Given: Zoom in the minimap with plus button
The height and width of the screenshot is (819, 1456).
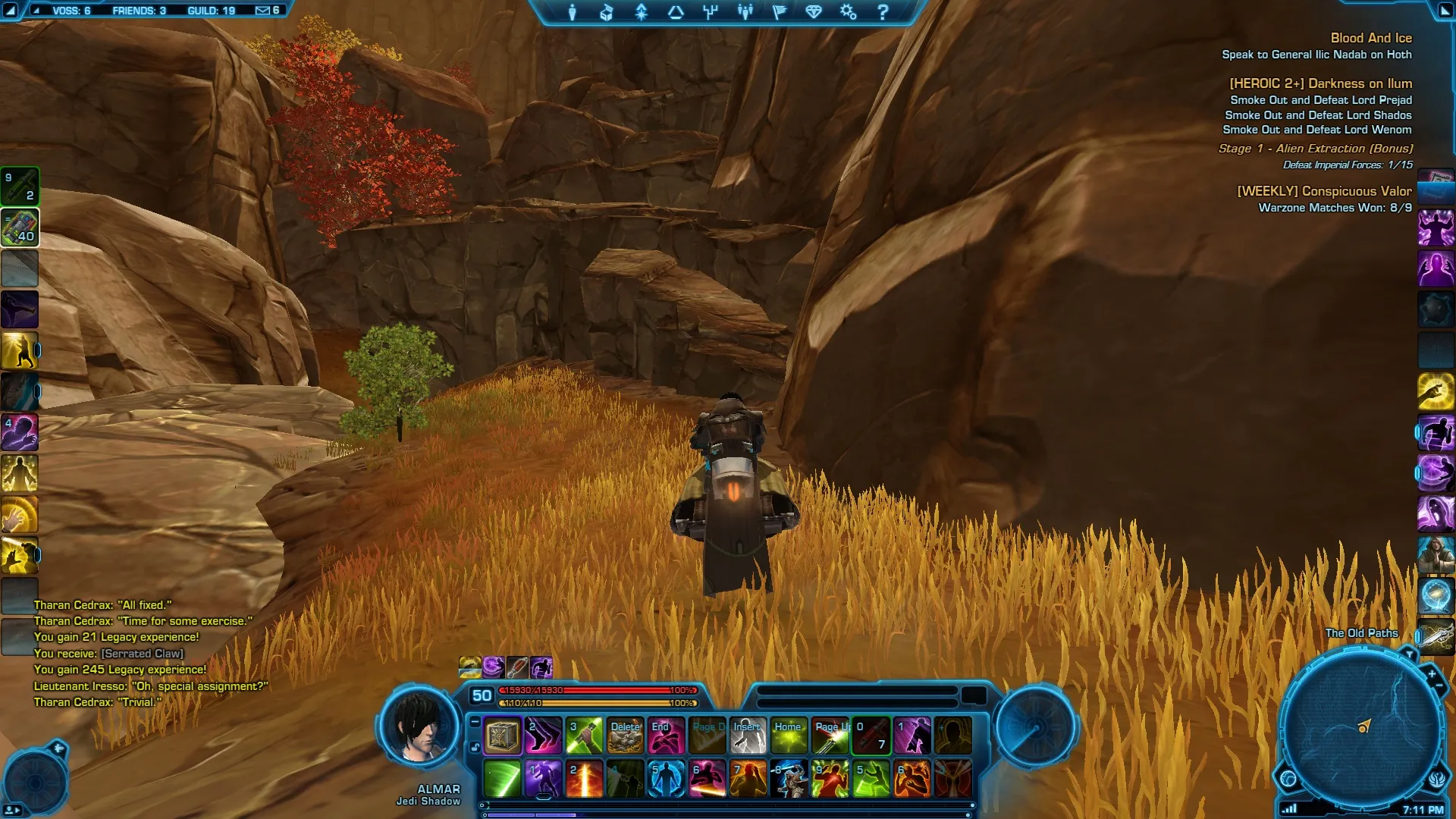Looking at the screenshot, I should pos(1431,673).
